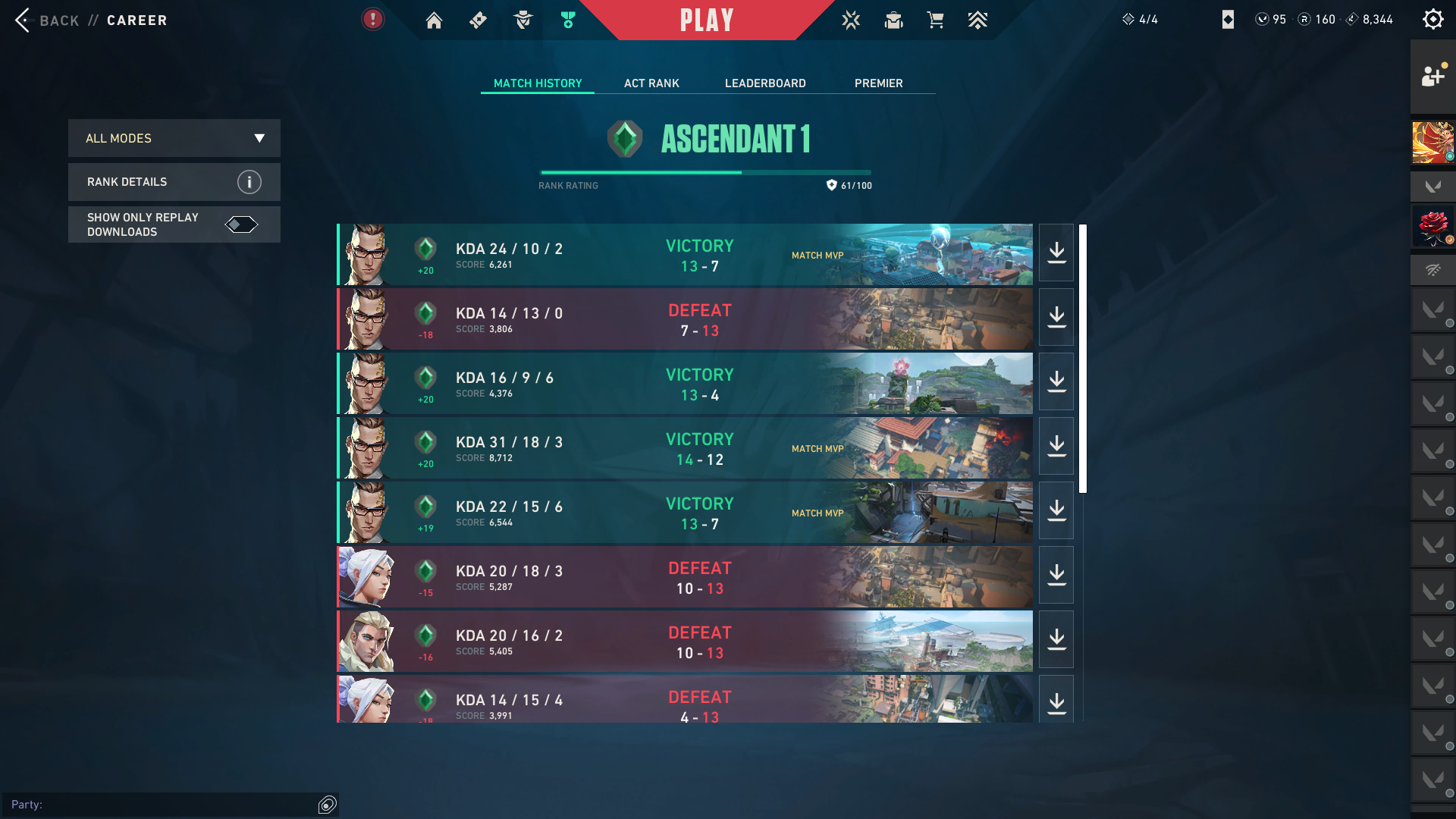Open the red alert notification icon
This screenshot has width=1456, height=819.
(x=372, y=19)
